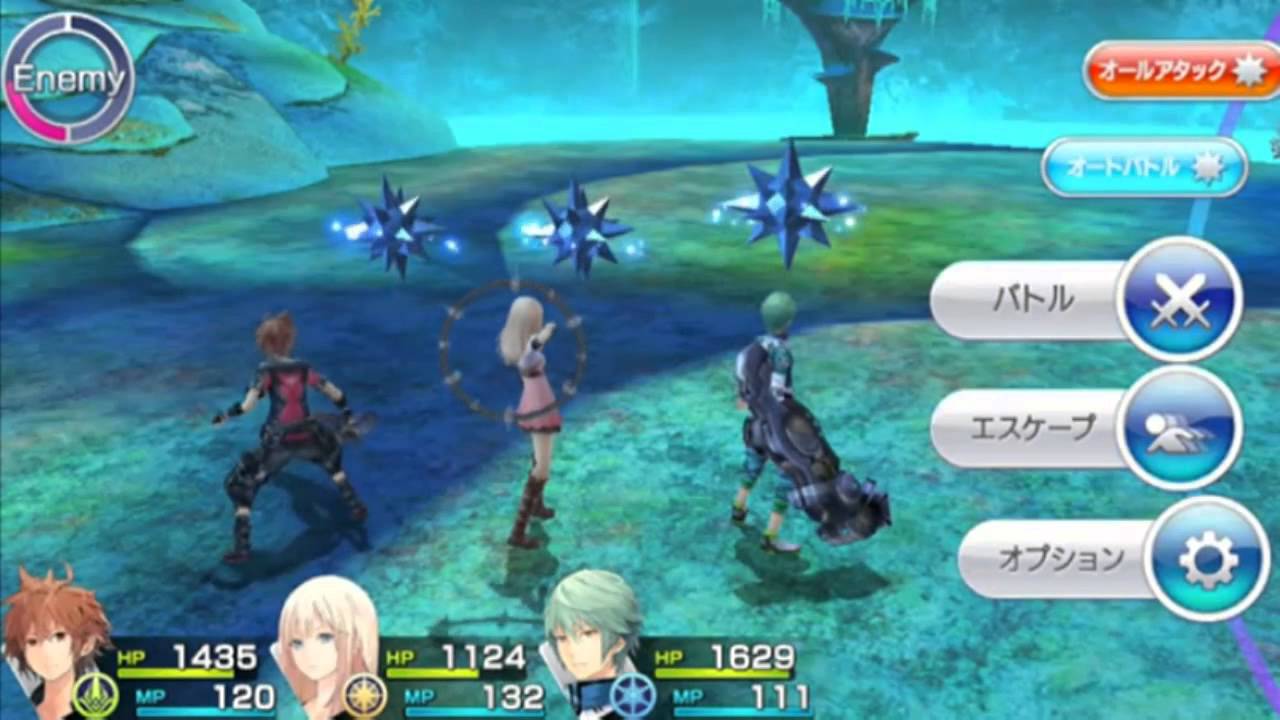Choose the バトル command
Image resolution: width=1280 pixels, height=720 pixels.
click(x=1085, y=300)
